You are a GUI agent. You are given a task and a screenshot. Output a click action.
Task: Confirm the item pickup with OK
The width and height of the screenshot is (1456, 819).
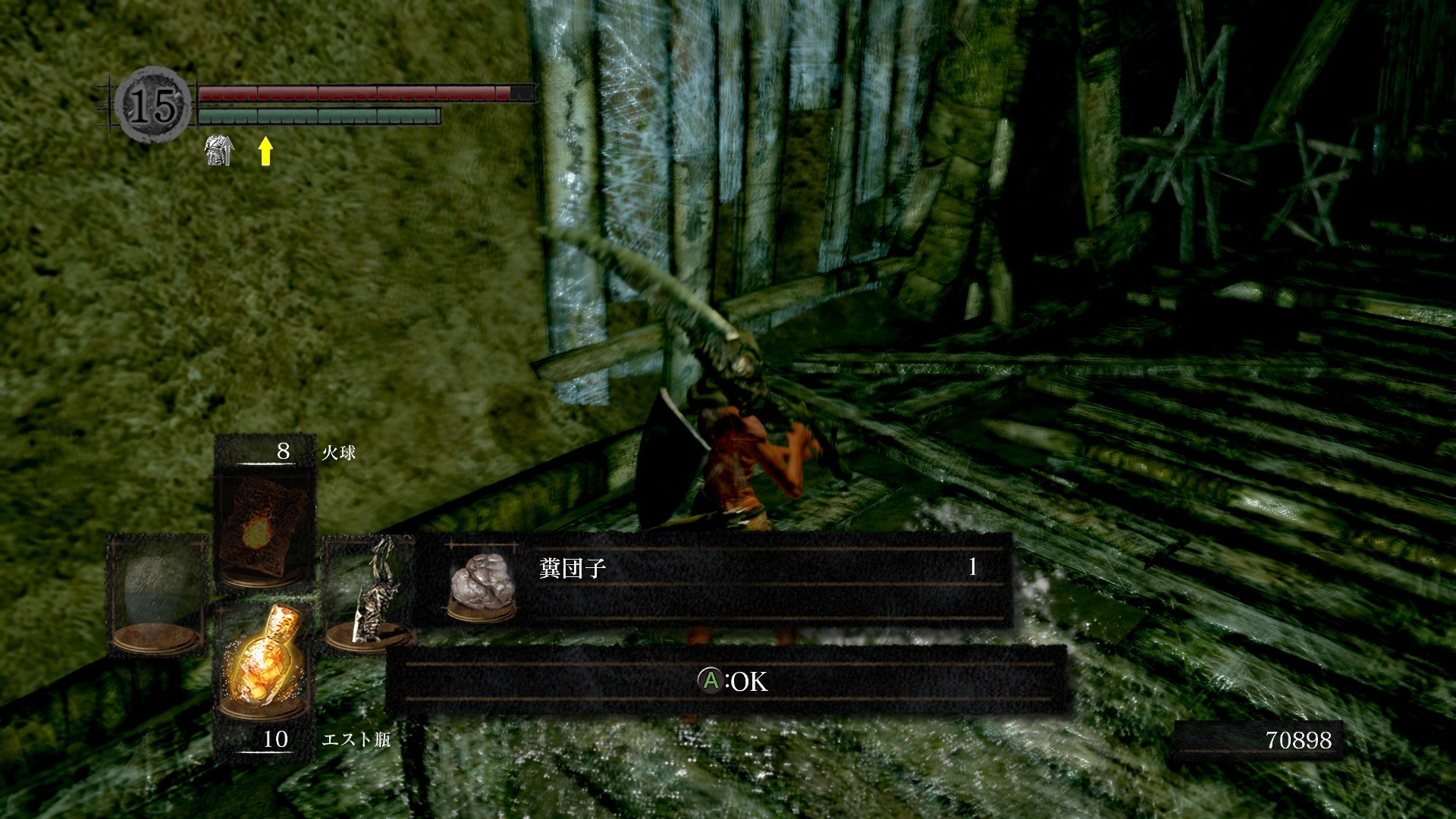pos(732,681)
